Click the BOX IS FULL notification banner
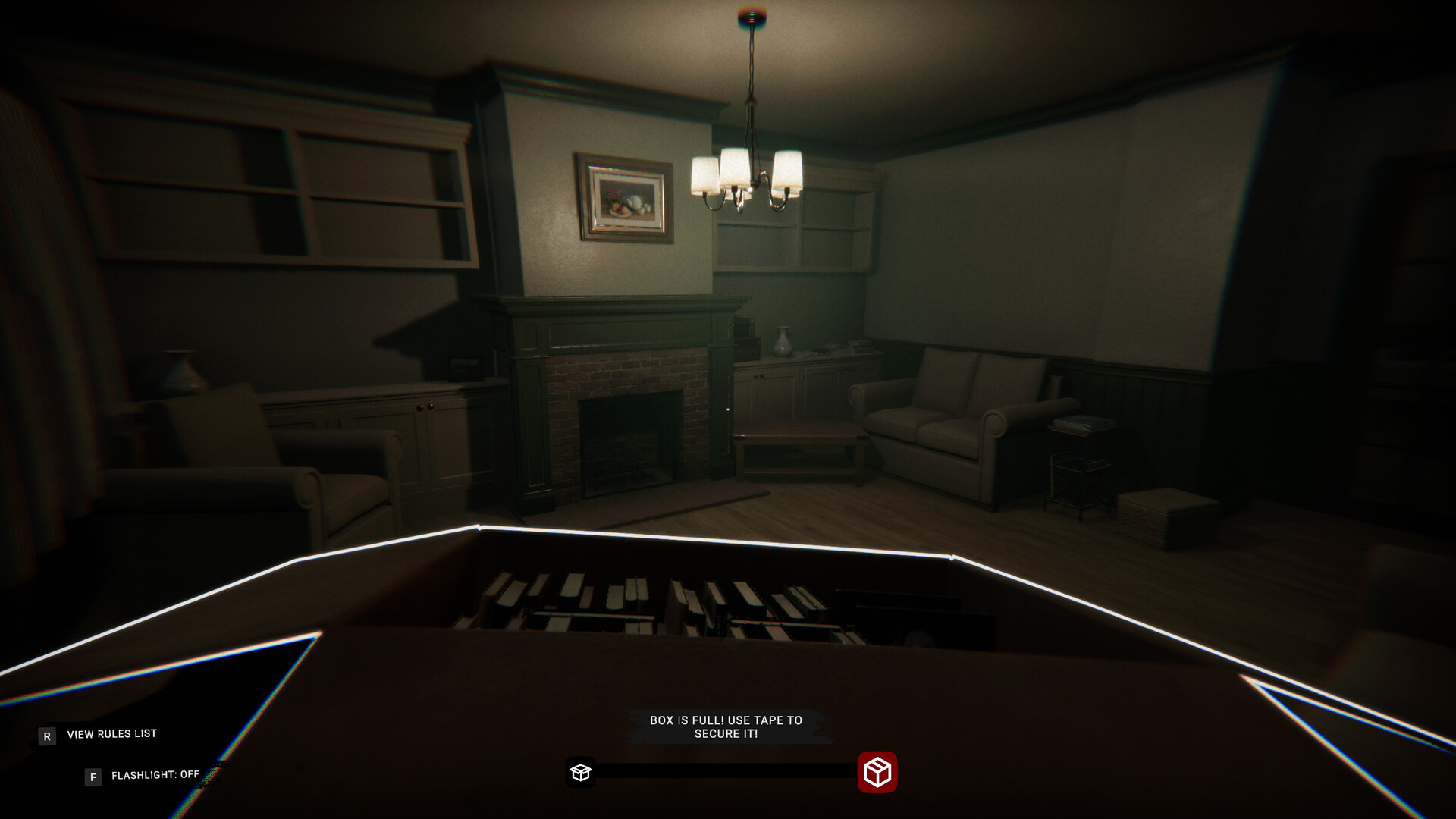1456x819 pixels. (x=726, y=726)
